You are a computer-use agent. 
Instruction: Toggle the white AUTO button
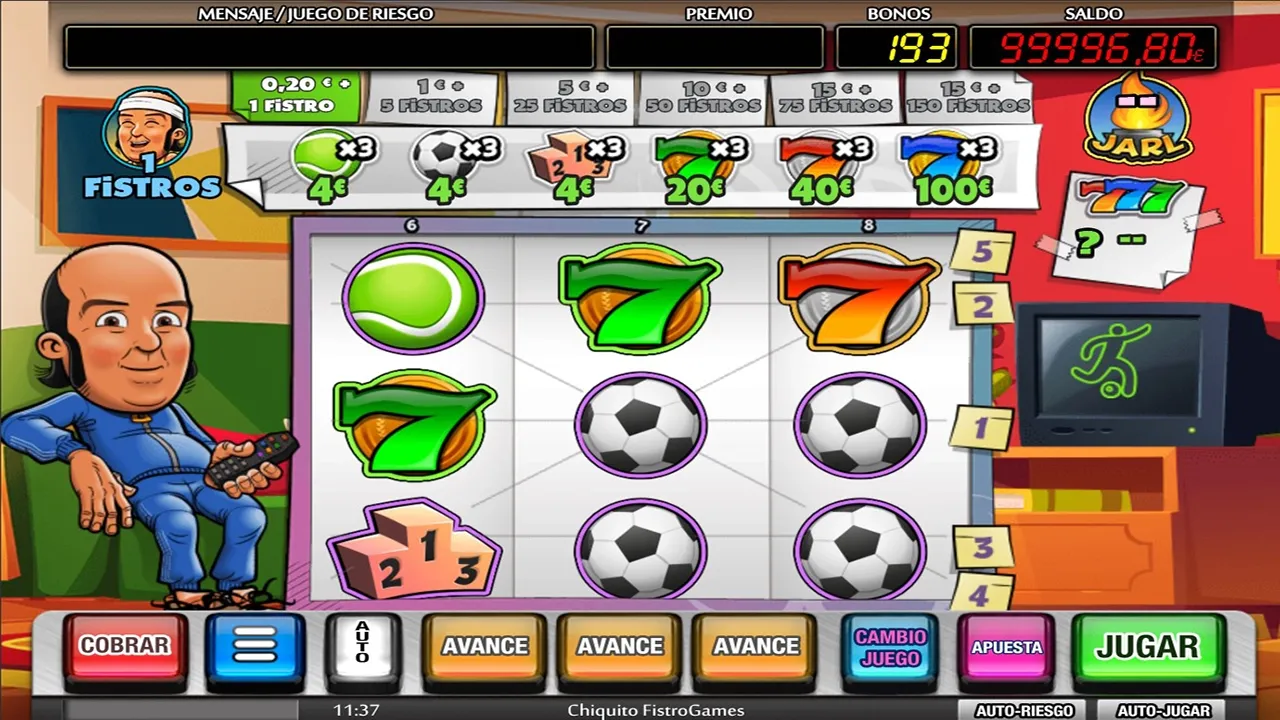tap(363, 646)
